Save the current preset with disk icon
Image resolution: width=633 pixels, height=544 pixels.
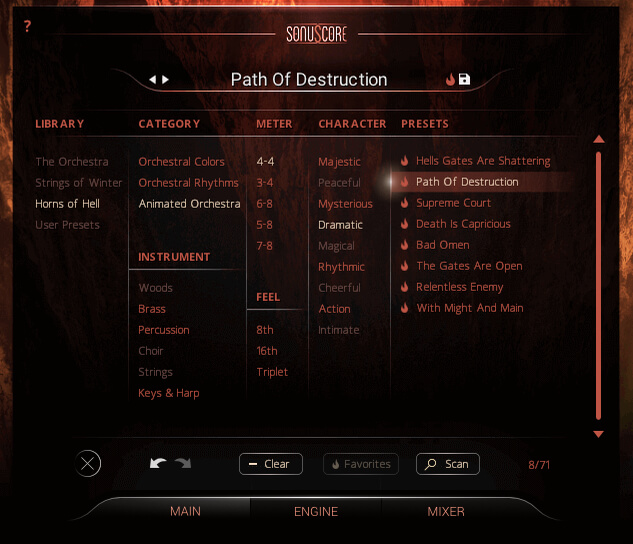click(x=465, y=79)
